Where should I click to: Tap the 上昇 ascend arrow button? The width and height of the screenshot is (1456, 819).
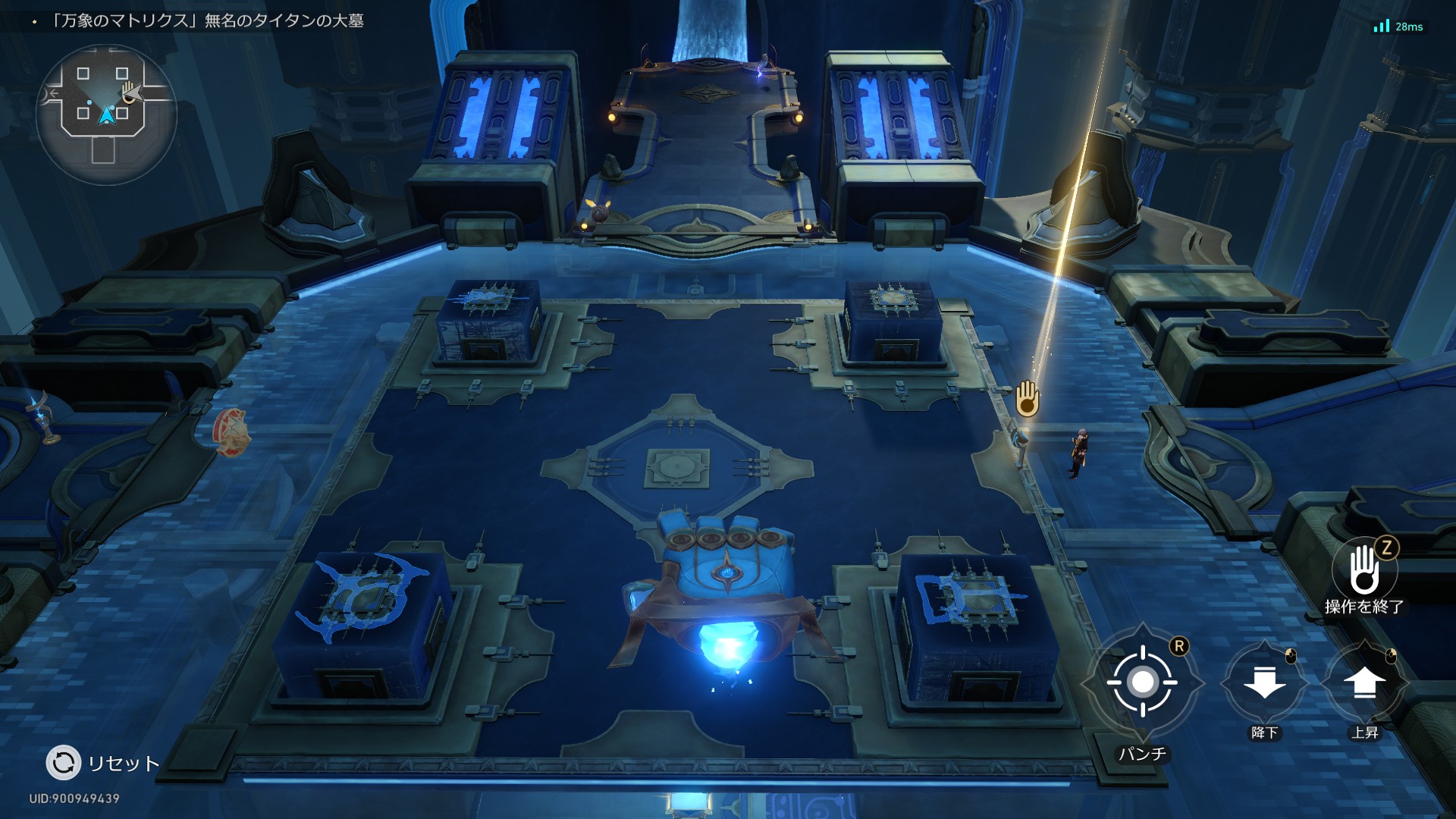pos(1364,682)
